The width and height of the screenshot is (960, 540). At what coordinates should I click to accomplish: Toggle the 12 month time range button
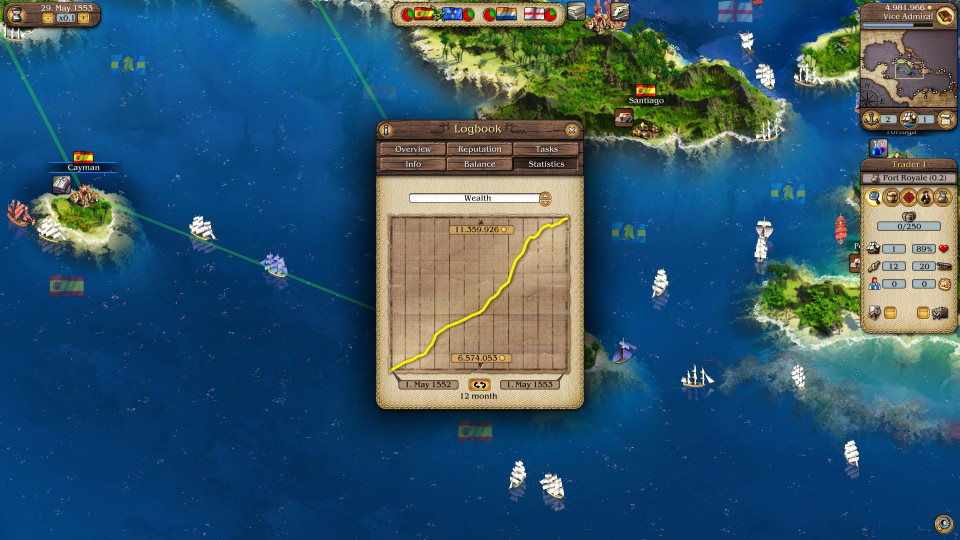[479, 384]
